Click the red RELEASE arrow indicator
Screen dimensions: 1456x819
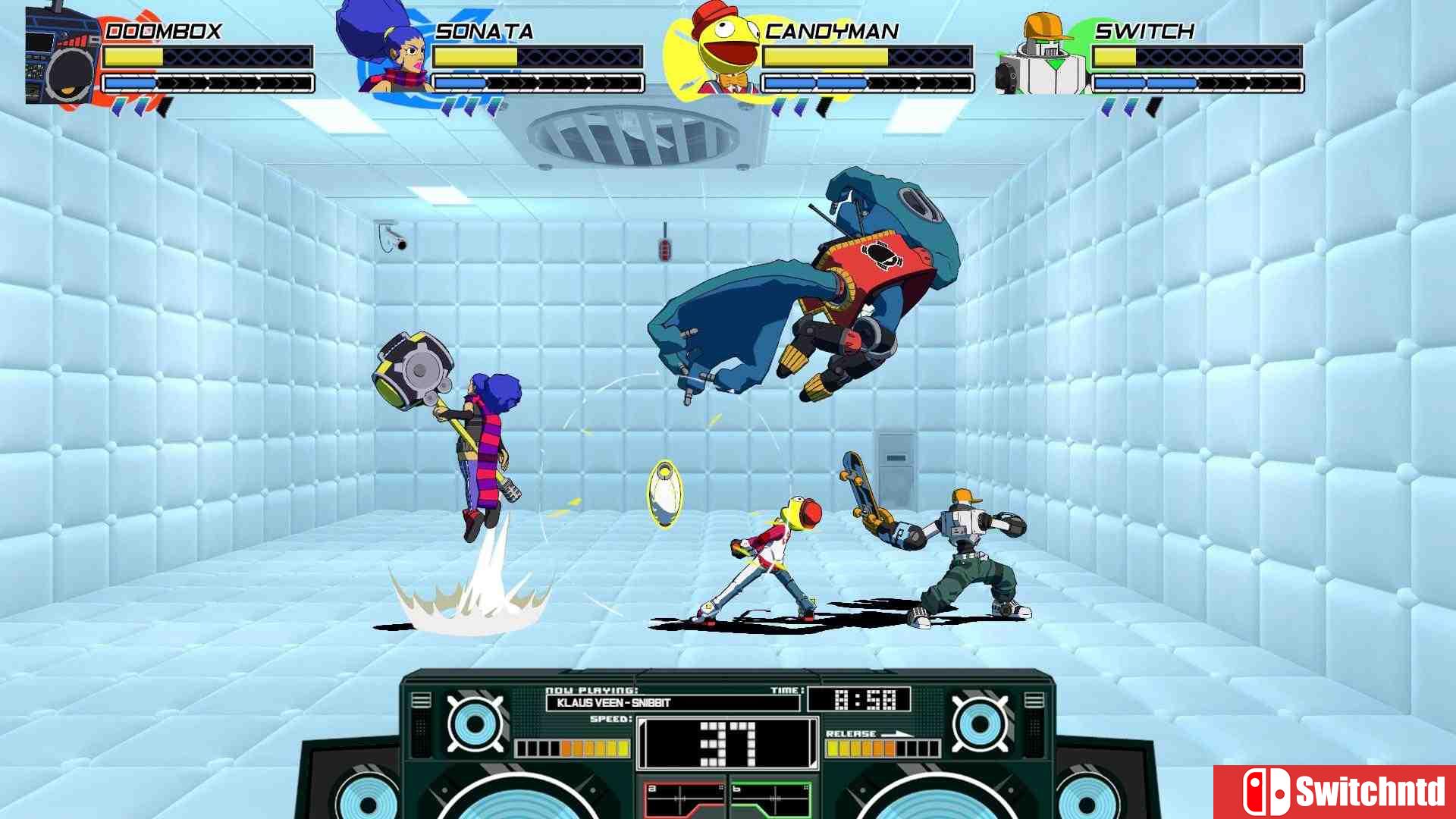pyautogui.click(x=899, y=734)
